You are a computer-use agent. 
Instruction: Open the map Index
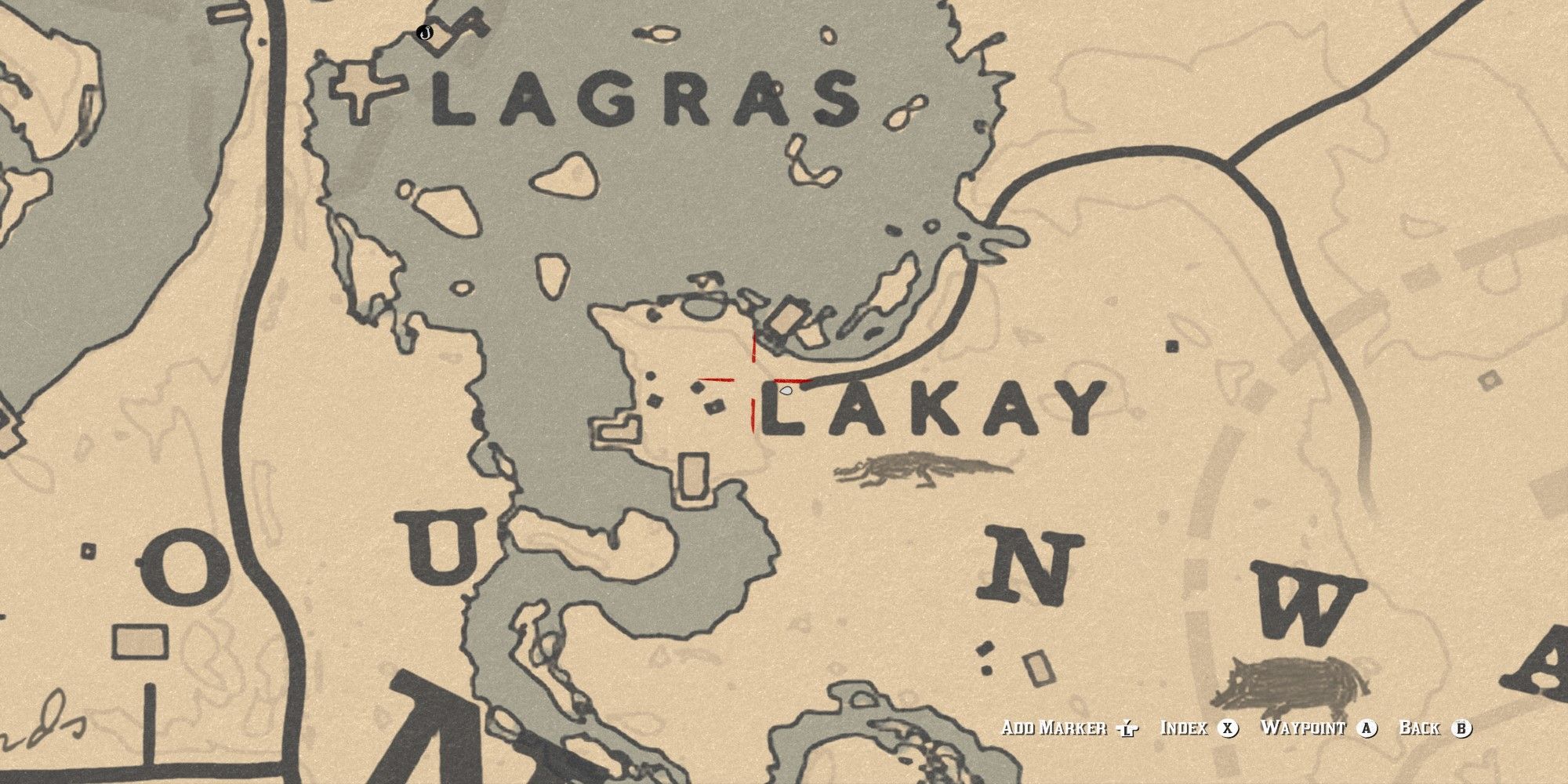tap(1185, 727)
